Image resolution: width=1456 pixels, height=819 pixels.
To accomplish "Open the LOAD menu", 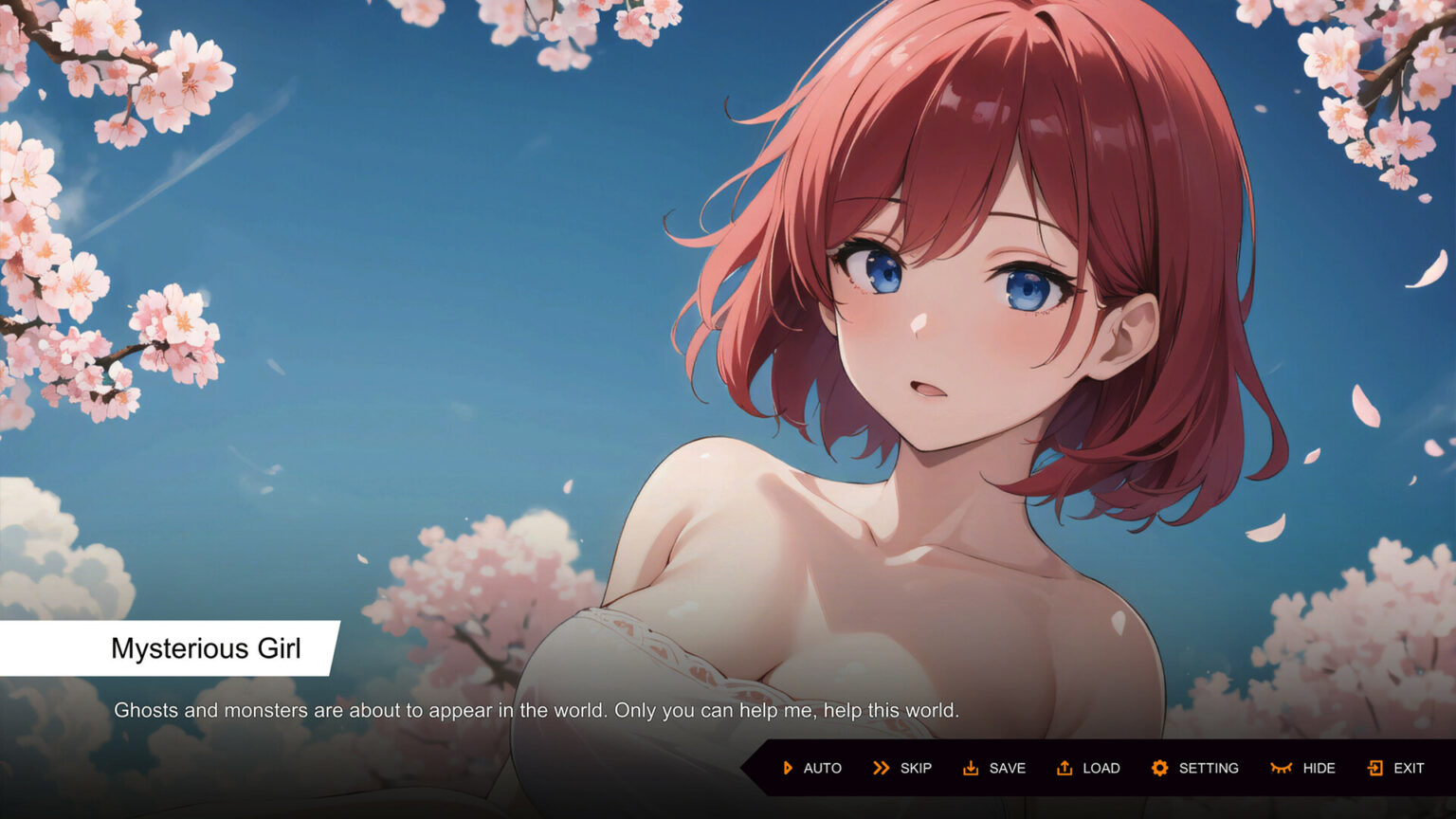I will pos(1101,768).
